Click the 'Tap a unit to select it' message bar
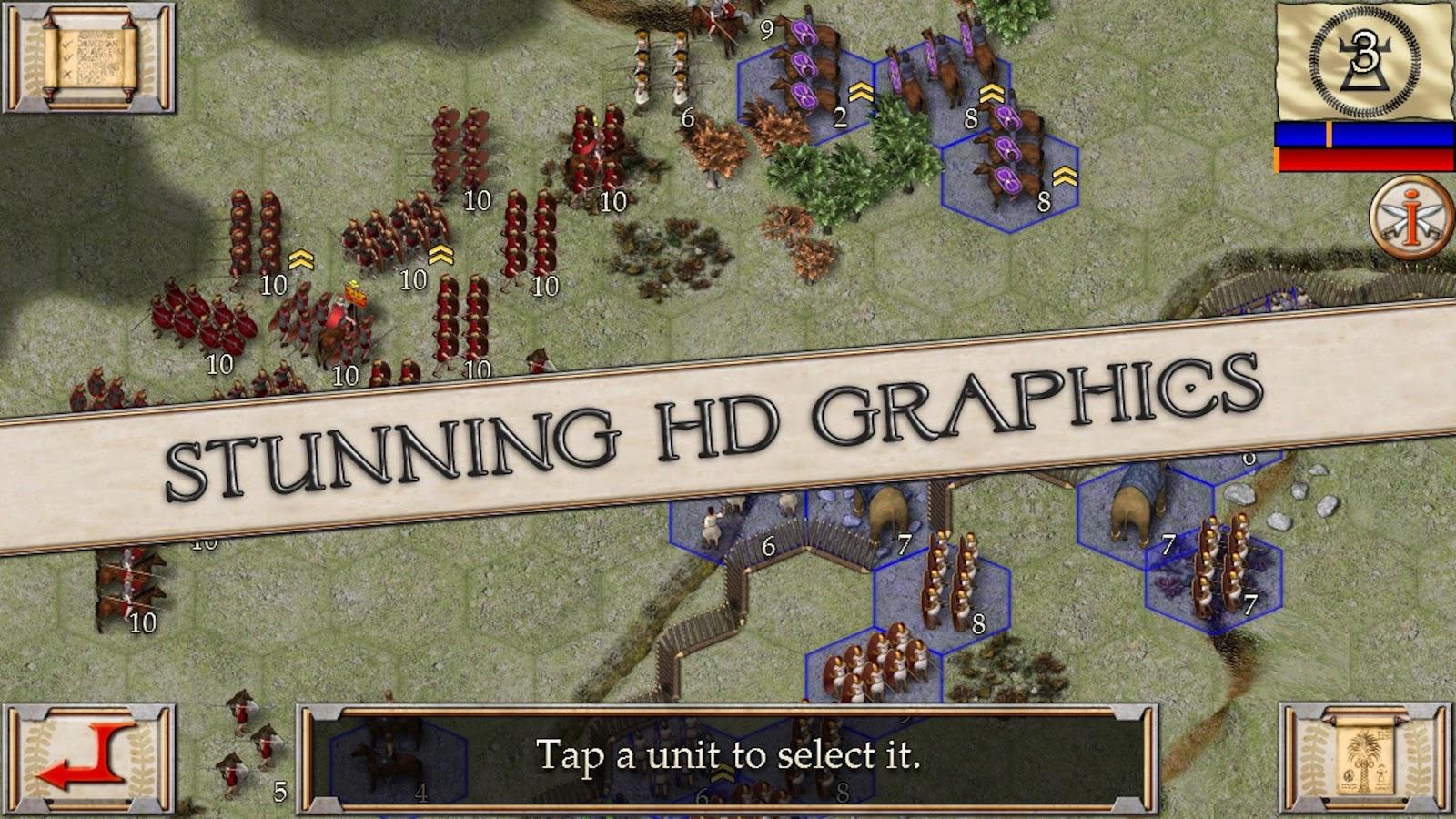 pos(728,753)
